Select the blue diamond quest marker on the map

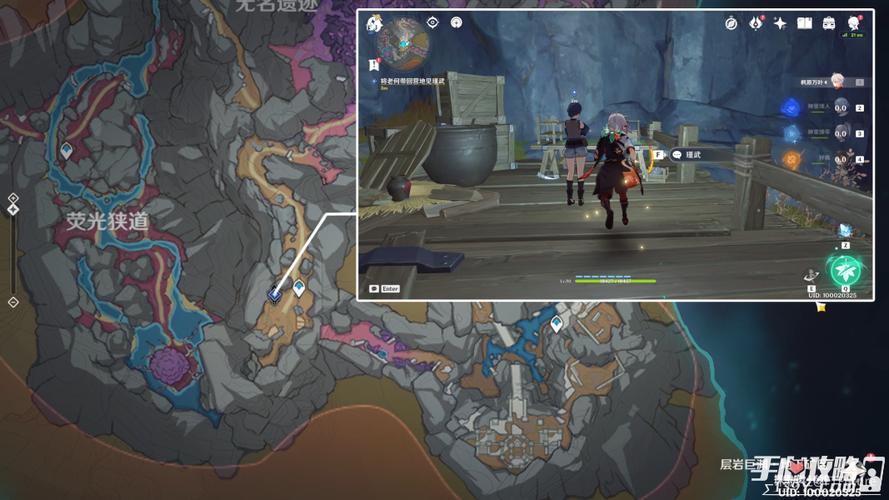coord(275,294)
